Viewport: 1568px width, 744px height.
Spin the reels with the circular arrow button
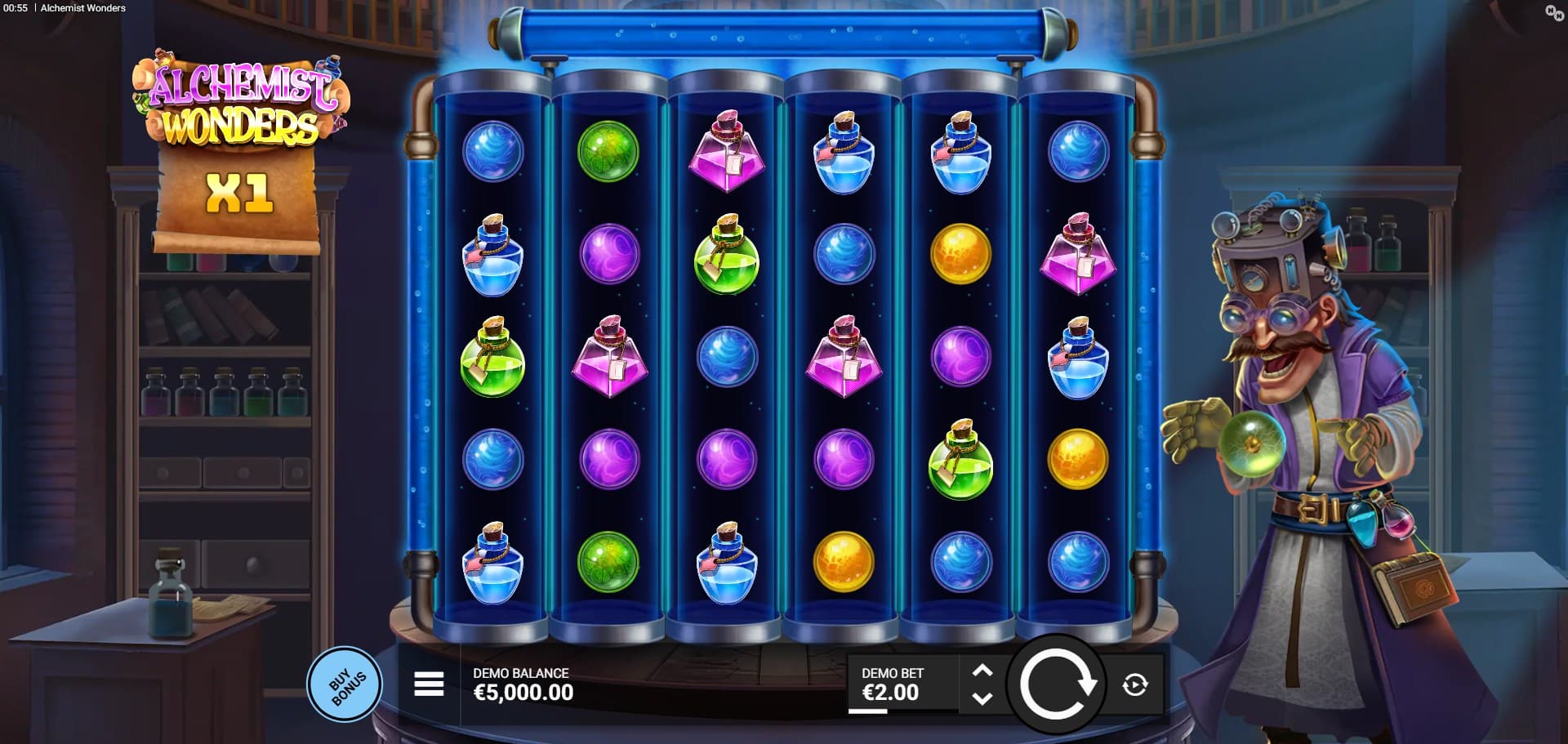(1055, 684)
